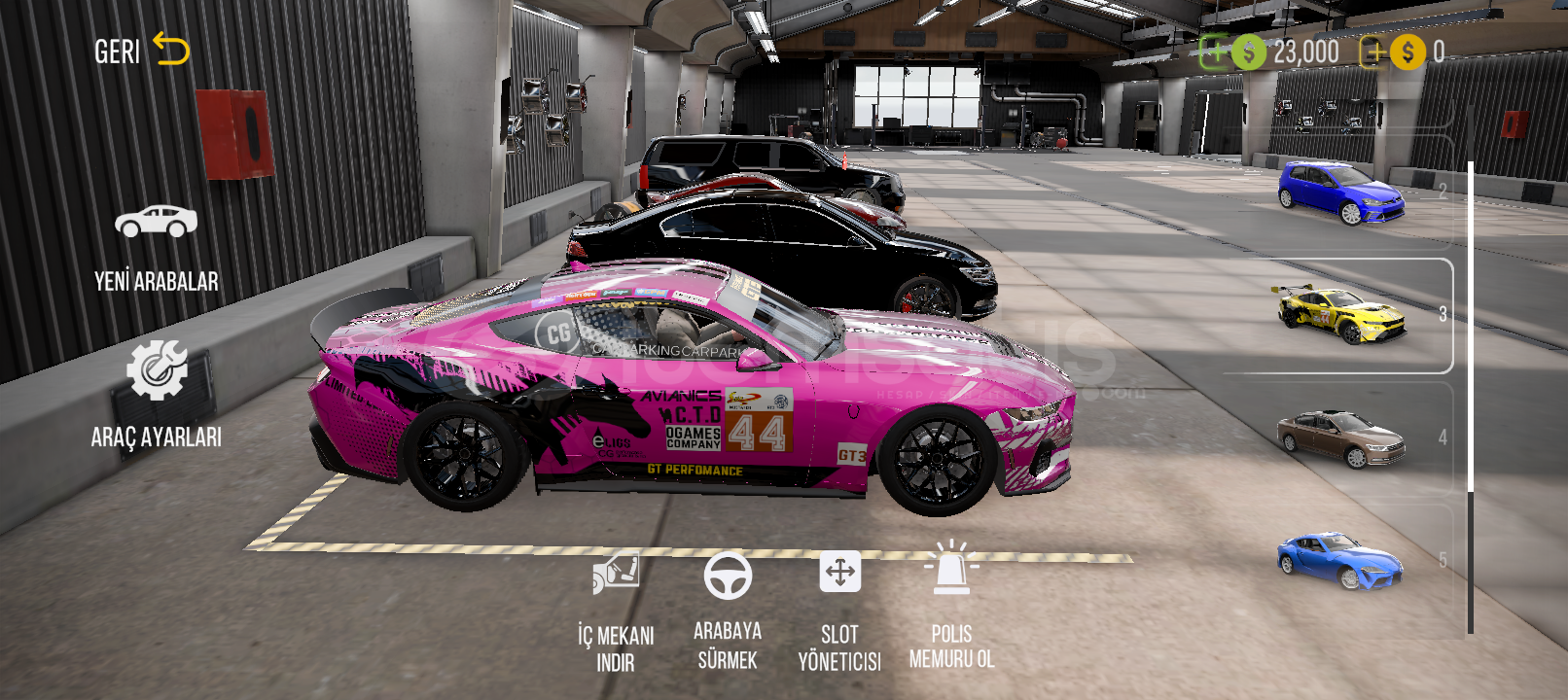Choose the blue sports car in slot 5
The width and height of the screenshot is (1568, 700).
pyautogui.click(x=1340, y=560)
